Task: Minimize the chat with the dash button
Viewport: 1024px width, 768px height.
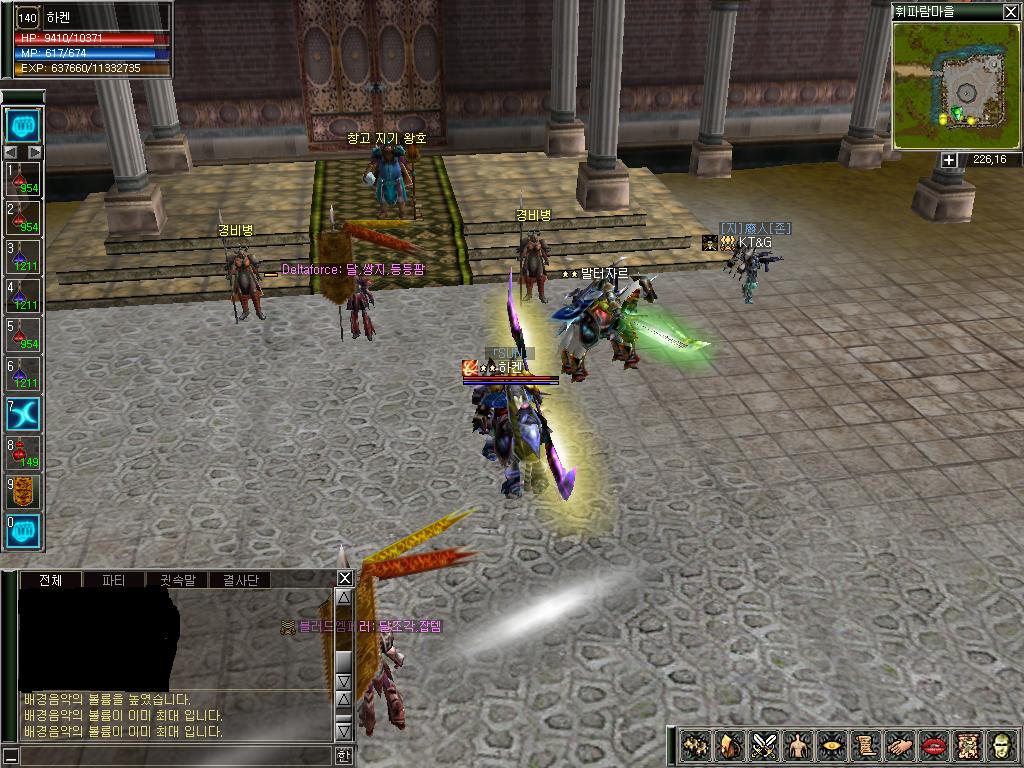Action: tap(9, 756)
